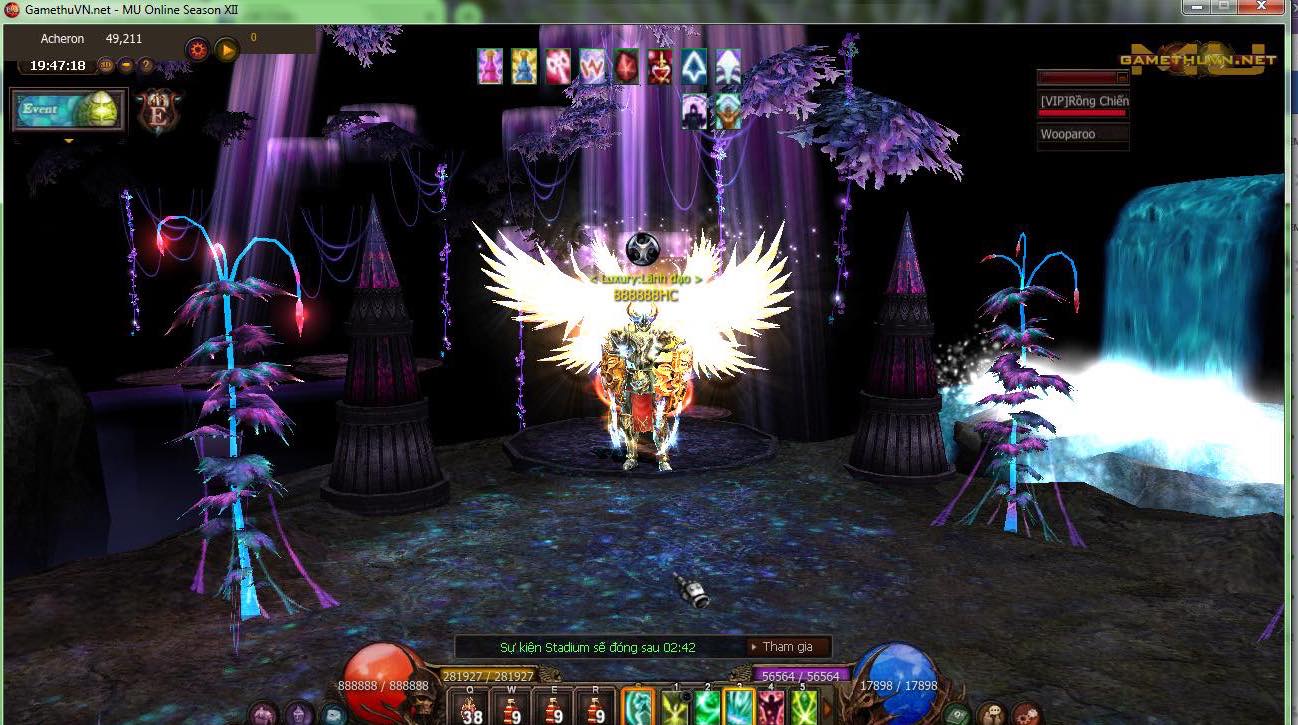
Task: Select the skill in hotbar slot 2
Action: (707, 708)
